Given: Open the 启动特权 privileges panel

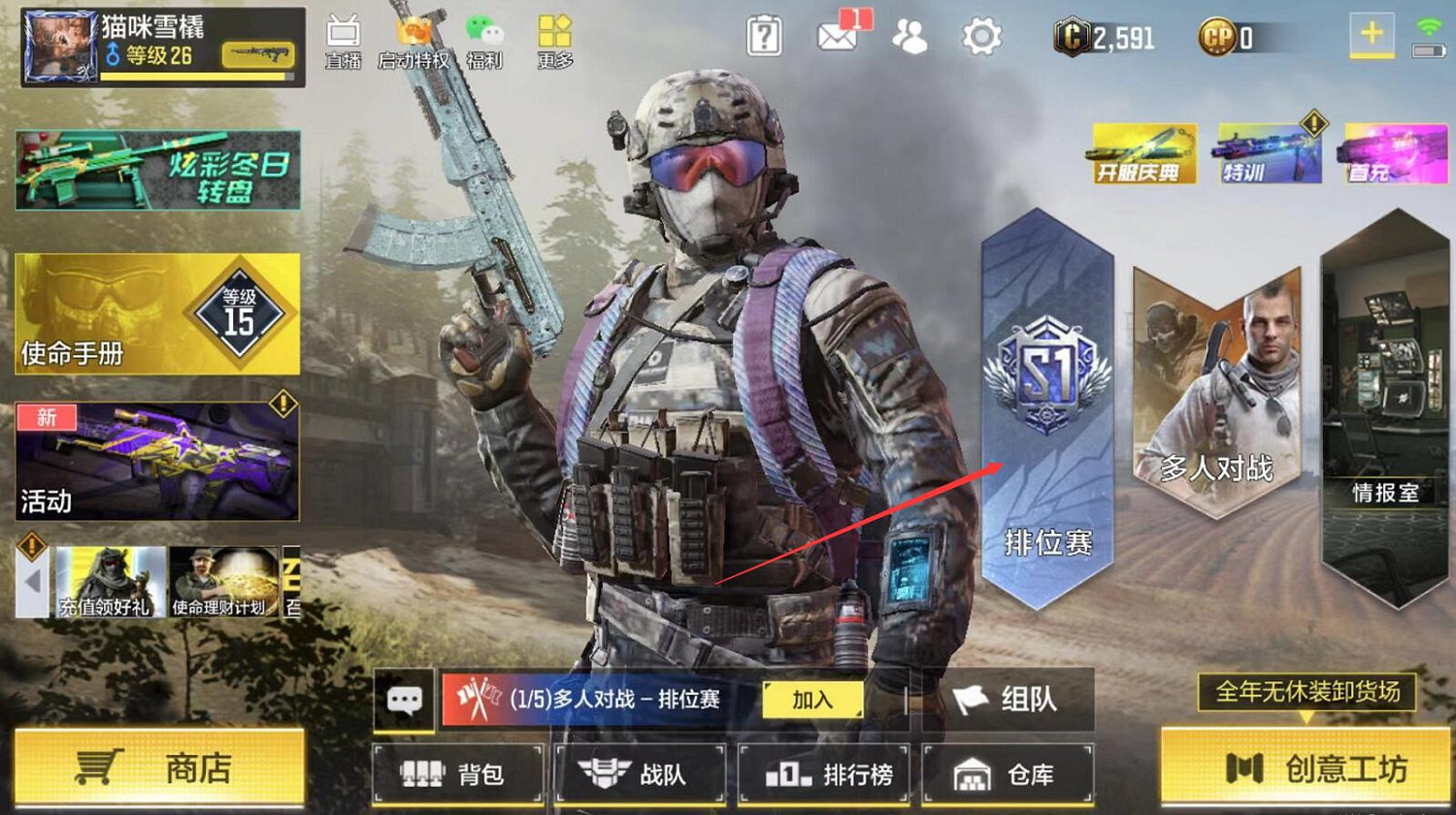Looking at the screenshot, I should (413, 39).
